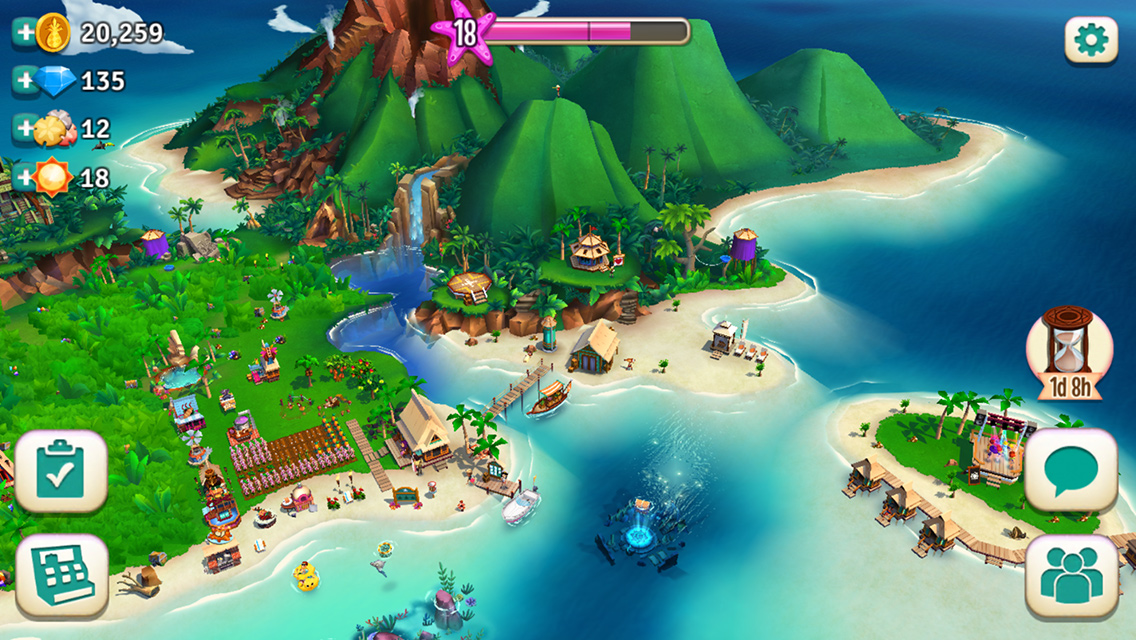1136x640 pixels.
Task: Open the settings gear button
Action: point(1091,40)
